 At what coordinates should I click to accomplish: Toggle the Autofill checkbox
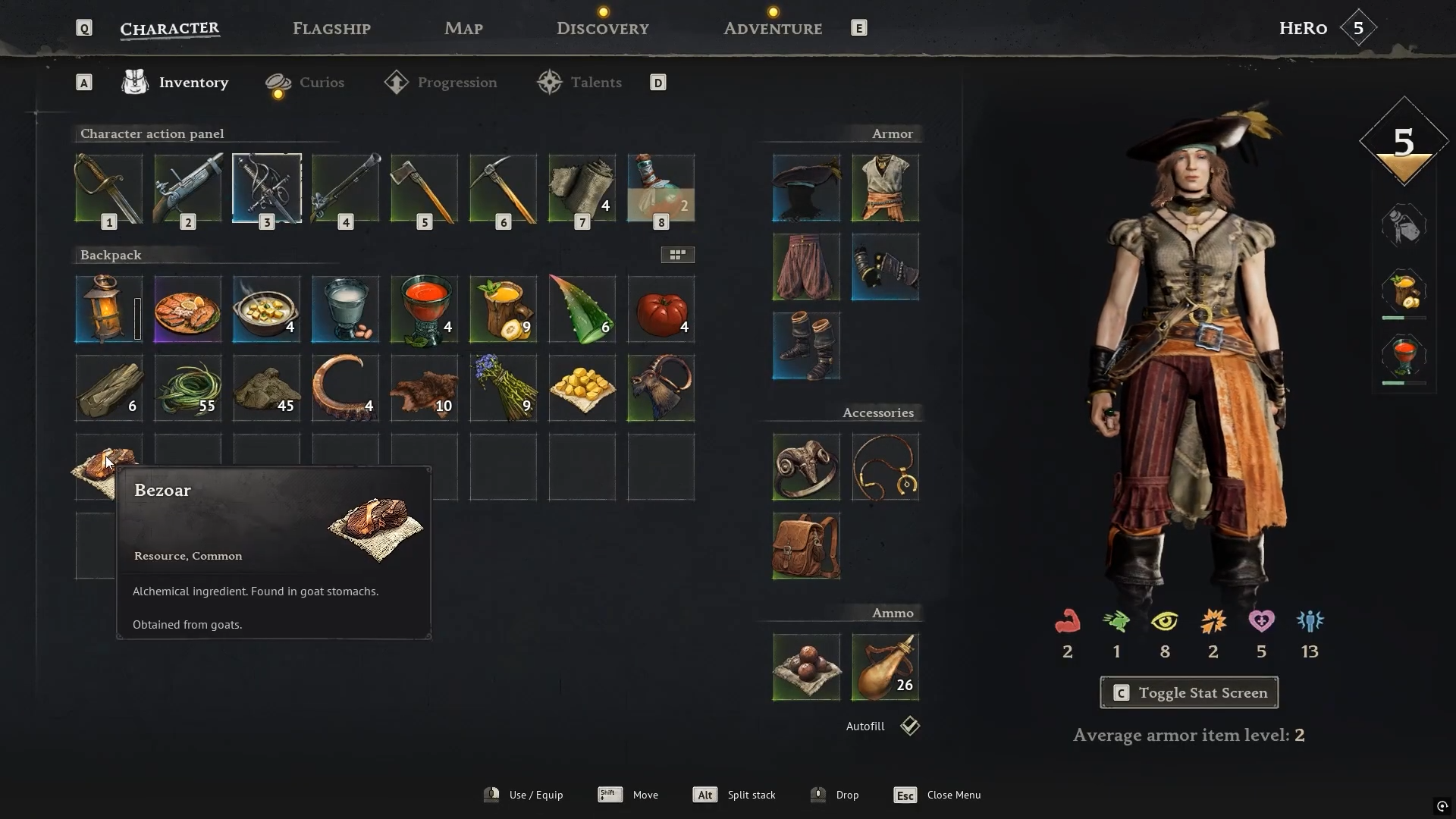(909, 726)
